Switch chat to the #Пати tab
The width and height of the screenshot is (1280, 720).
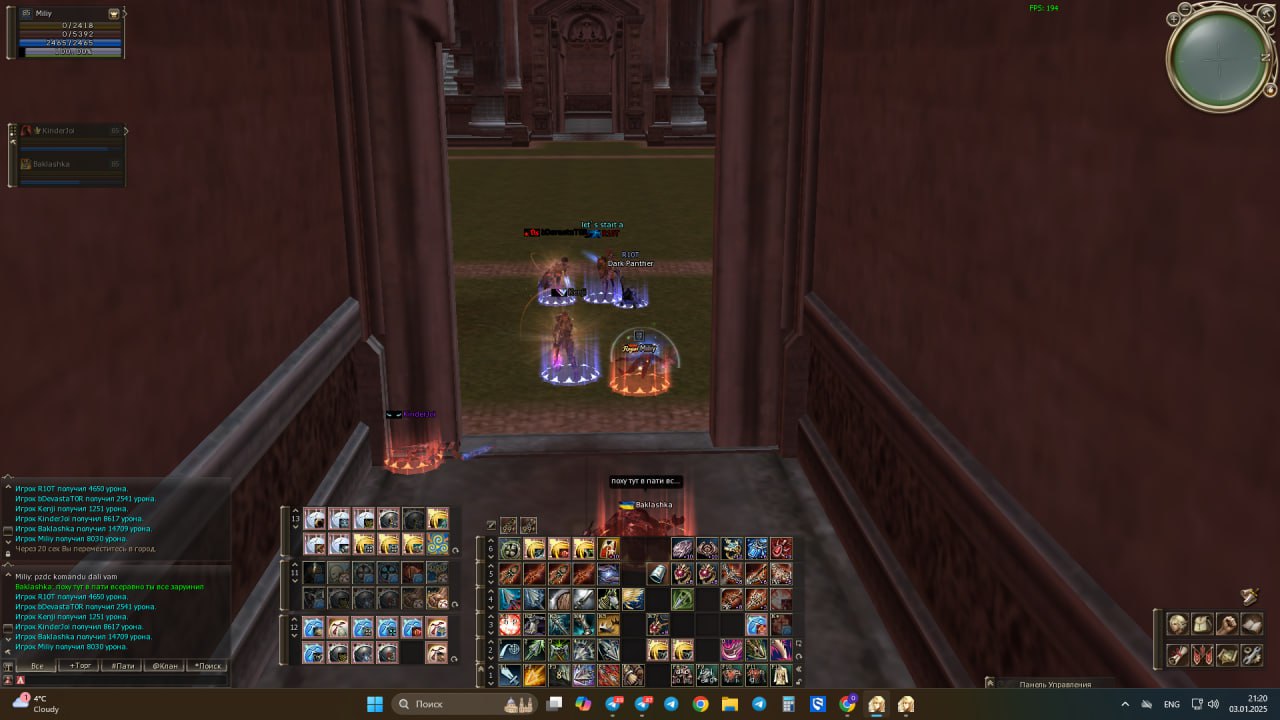(122, 665)
